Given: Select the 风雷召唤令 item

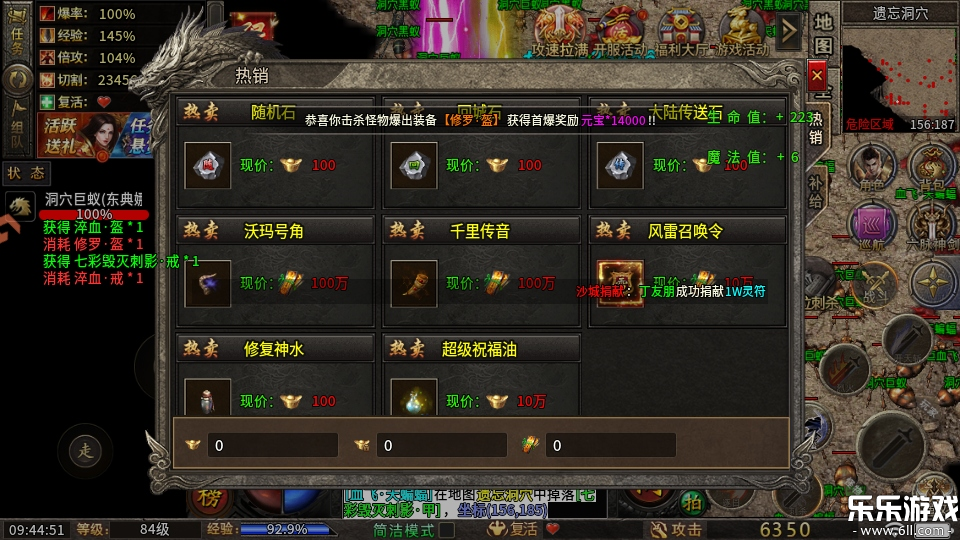Looking at the screenshot, I should [x=620, y=283].
